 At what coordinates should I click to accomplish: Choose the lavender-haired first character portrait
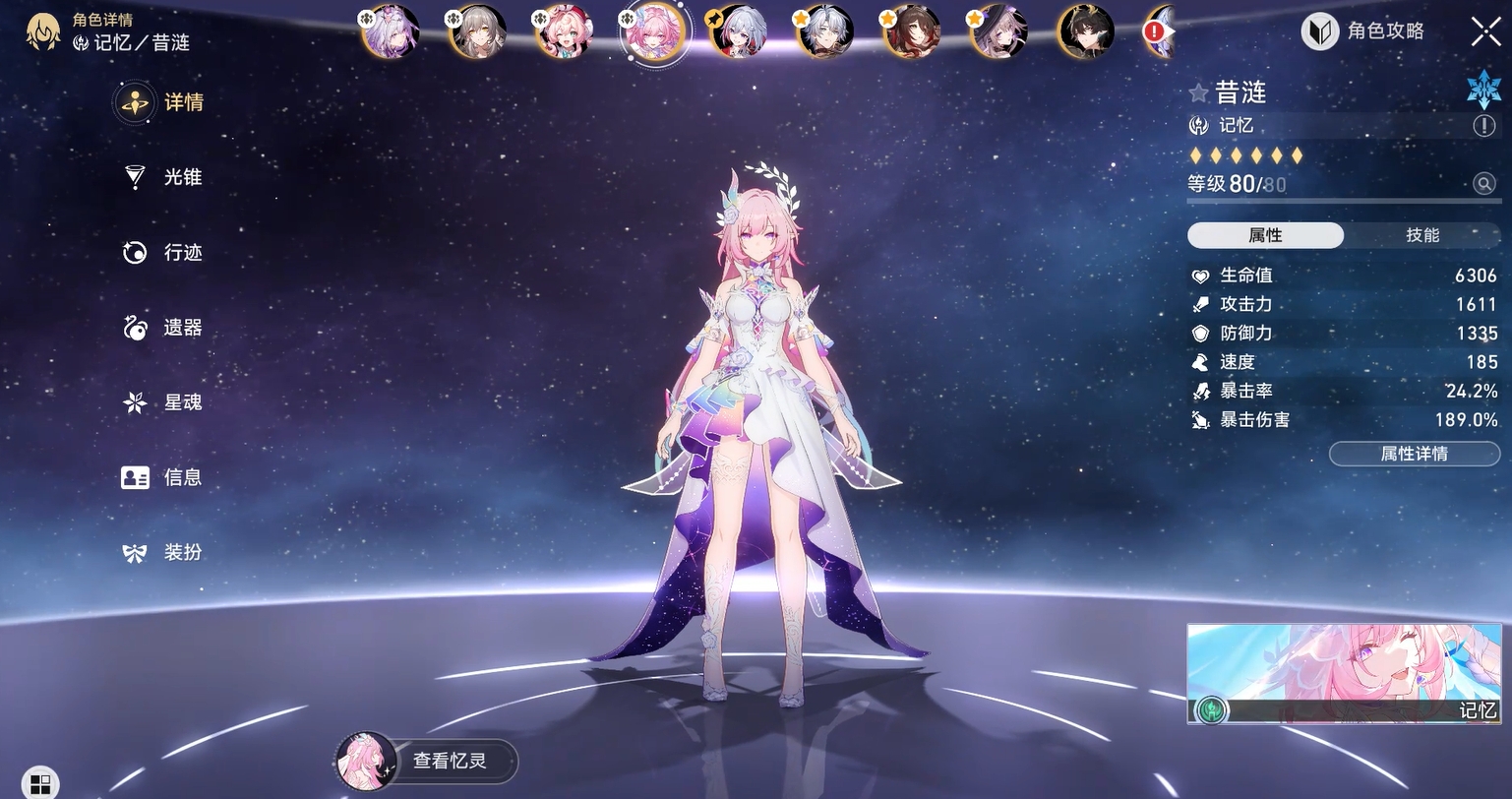tap(391, 31)
